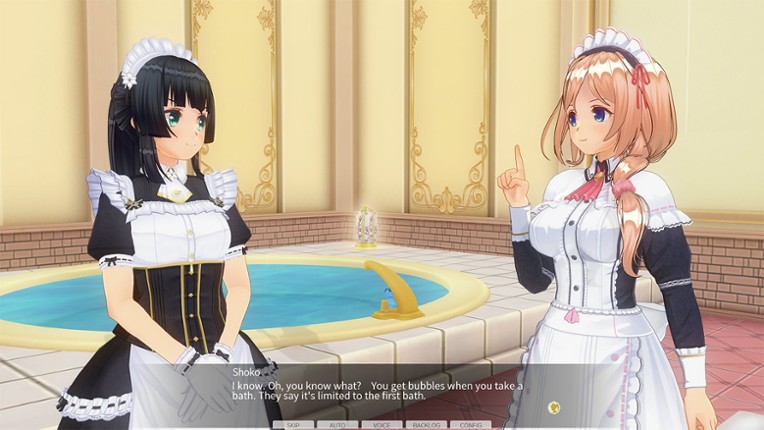Open the CONFIG settings
The image size is (764, 430).
point(471,425)
